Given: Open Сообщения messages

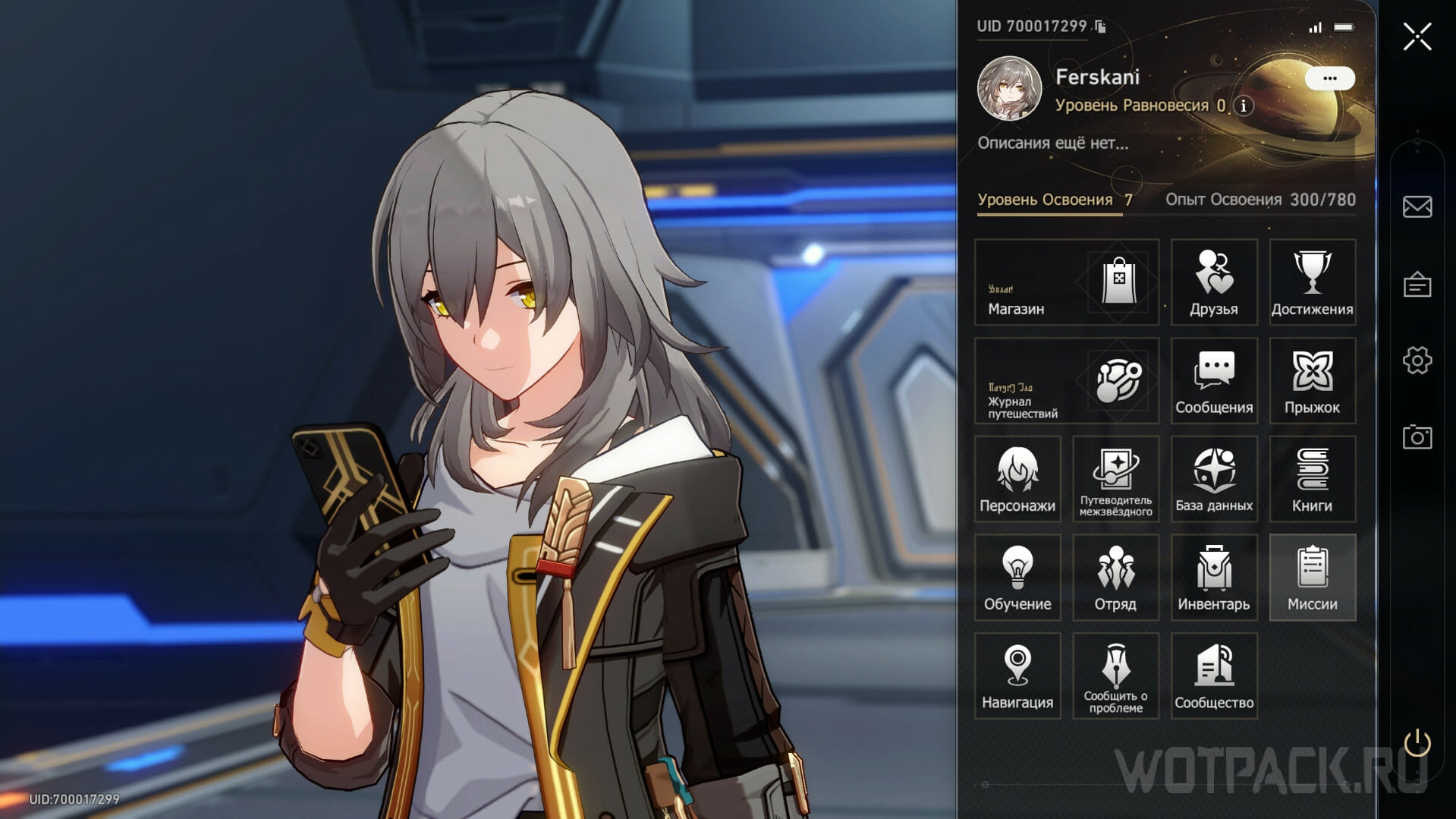Looking at the screenshot, I should tap(1213, 381).
